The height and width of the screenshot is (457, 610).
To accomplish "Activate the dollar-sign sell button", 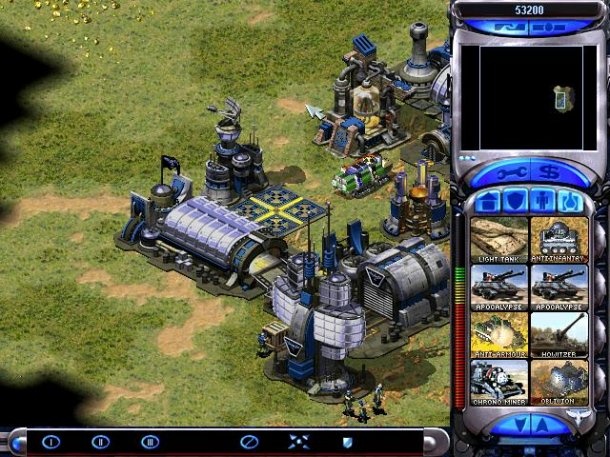I will click(549, 172).
